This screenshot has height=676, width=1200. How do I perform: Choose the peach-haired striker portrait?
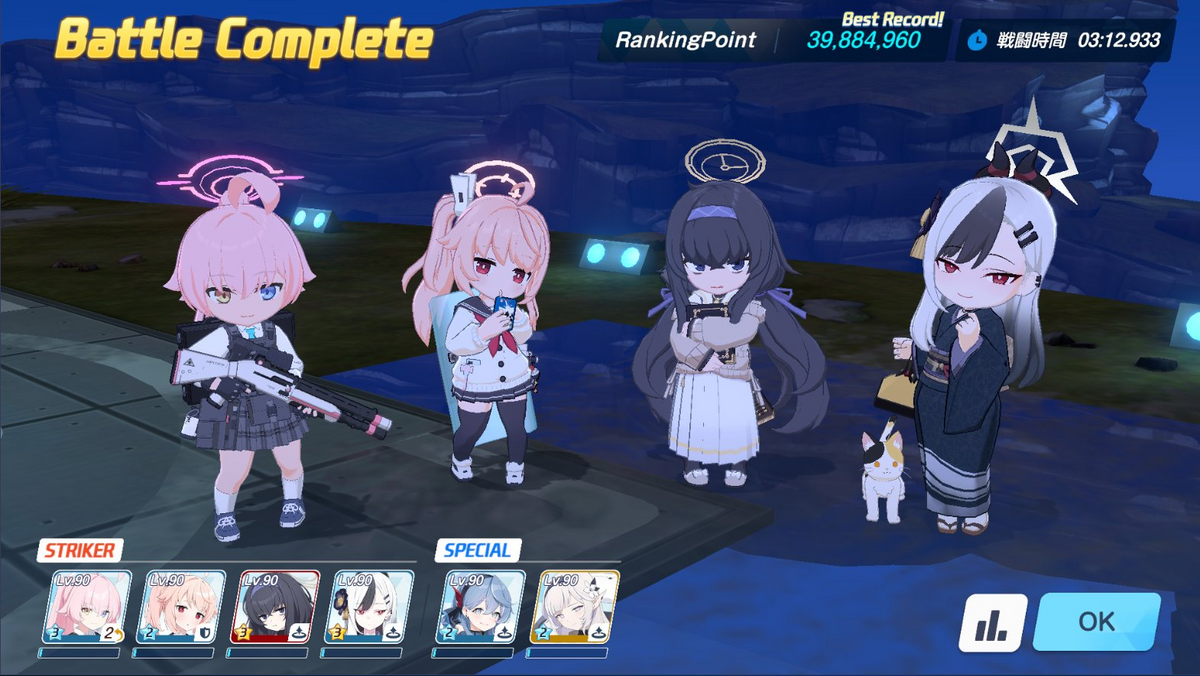[180, 607]
